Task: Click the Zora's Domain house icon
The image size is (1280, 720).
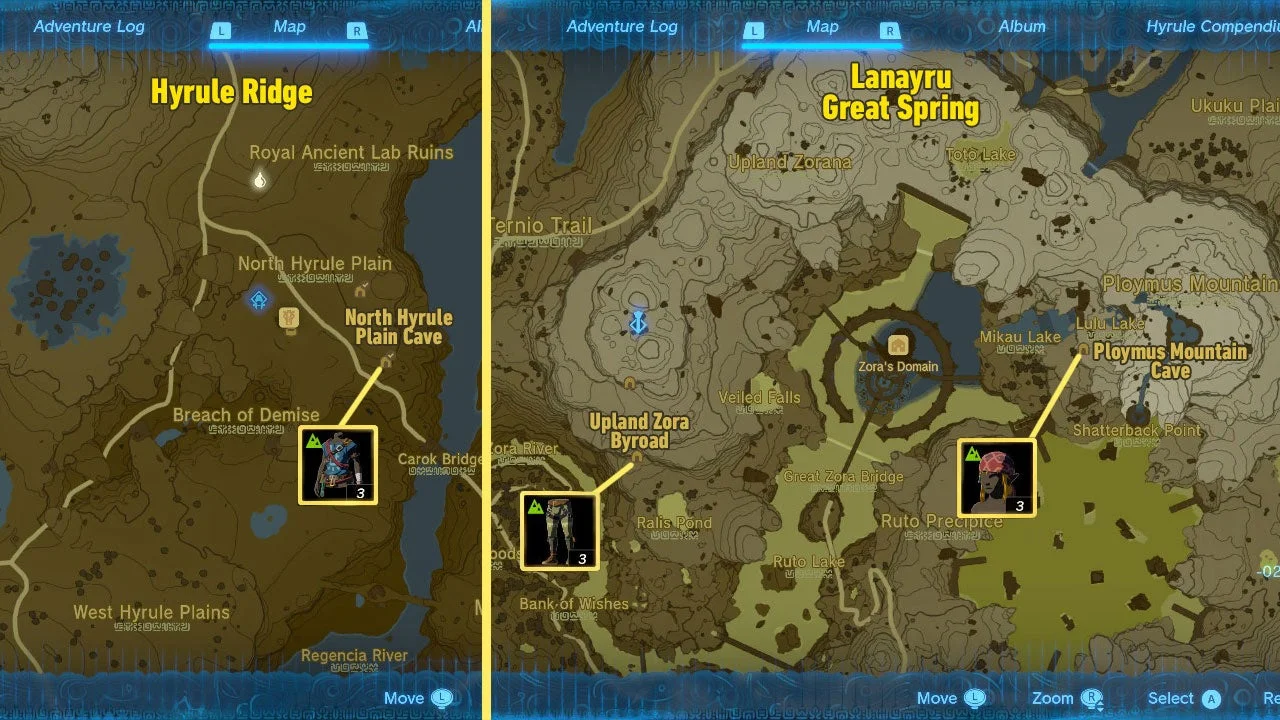Action: click(x=898, y=345)
